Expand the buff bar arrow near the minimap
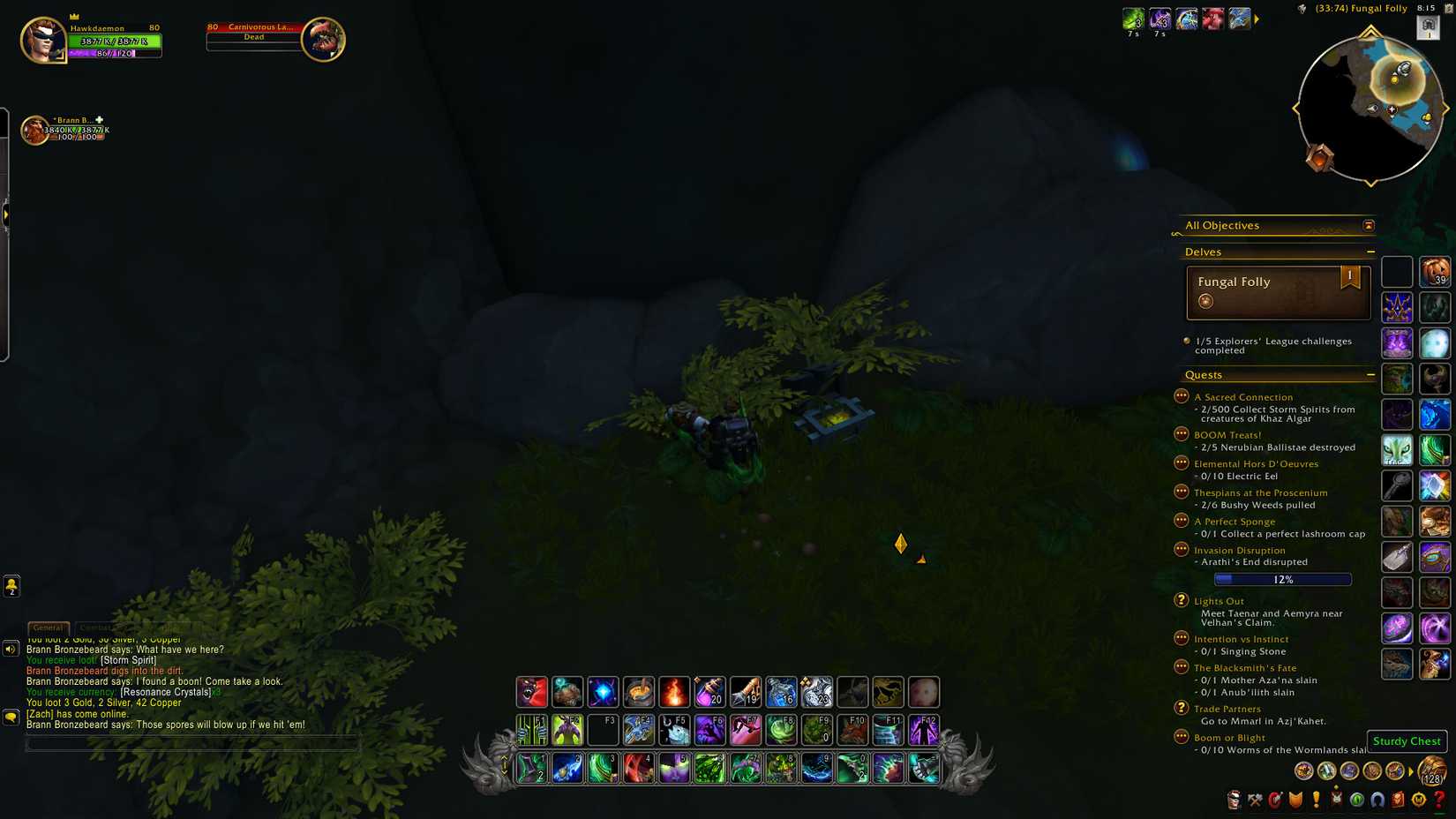 pyautogui.click(x=1257, y=18)
